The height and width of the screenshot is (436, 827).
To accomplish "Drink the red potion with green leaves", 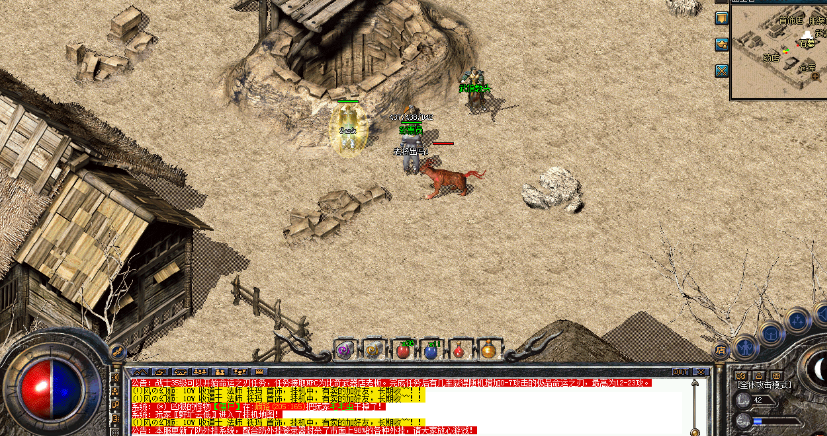I will [403, 349].
